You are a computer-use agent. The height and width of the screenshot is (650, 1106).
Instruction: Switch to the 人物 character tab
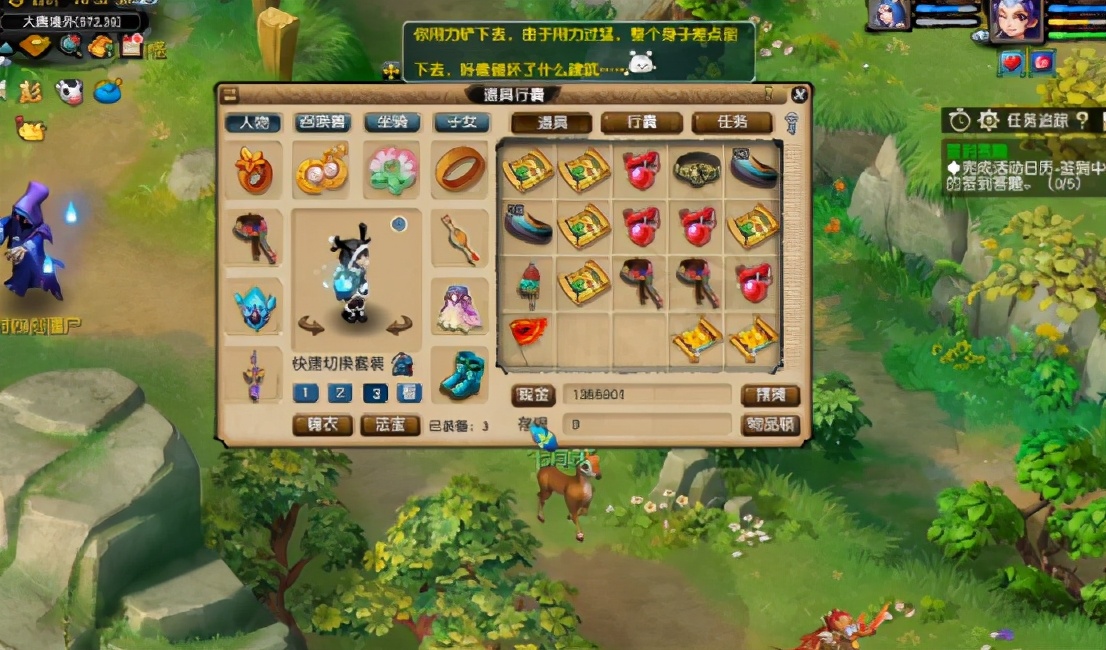pyautogui.click(x=252, y=123)
